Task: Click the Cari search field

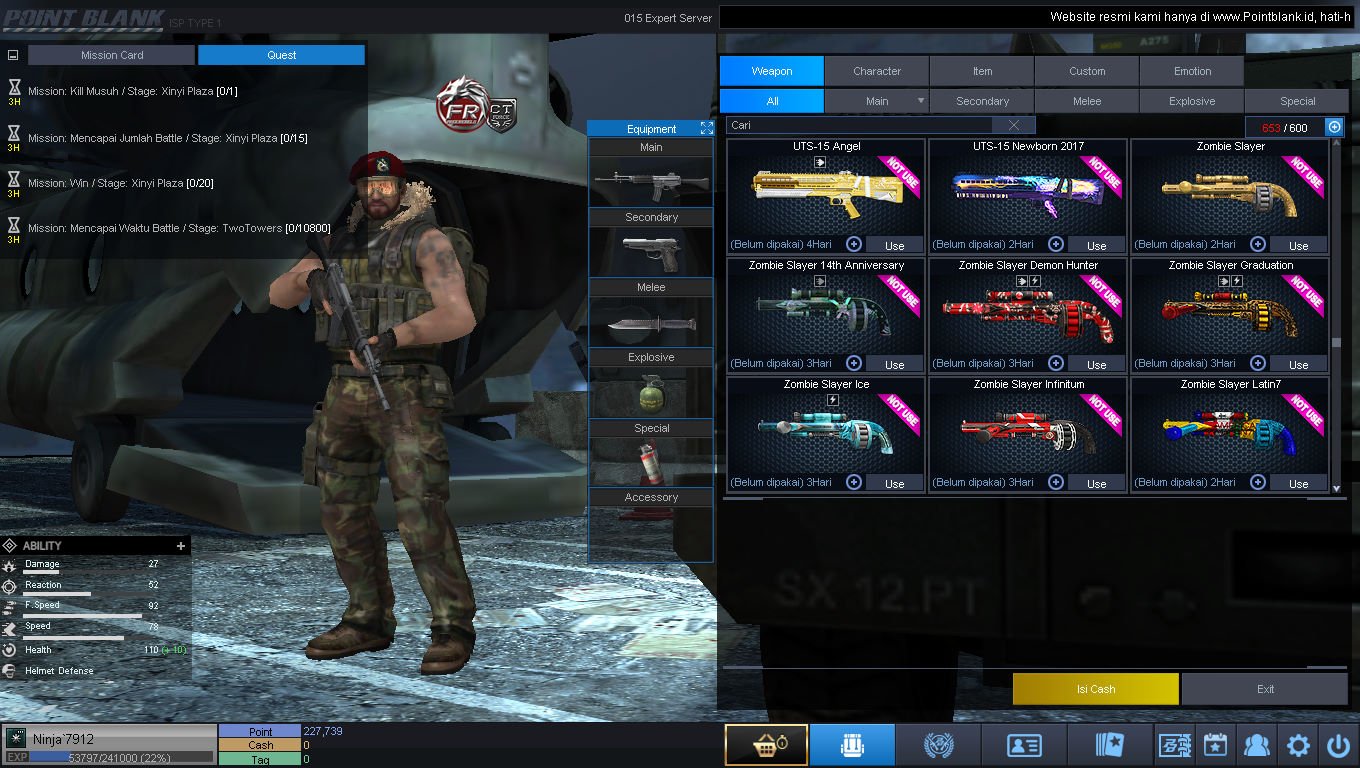Action: (x=860, y=125)
